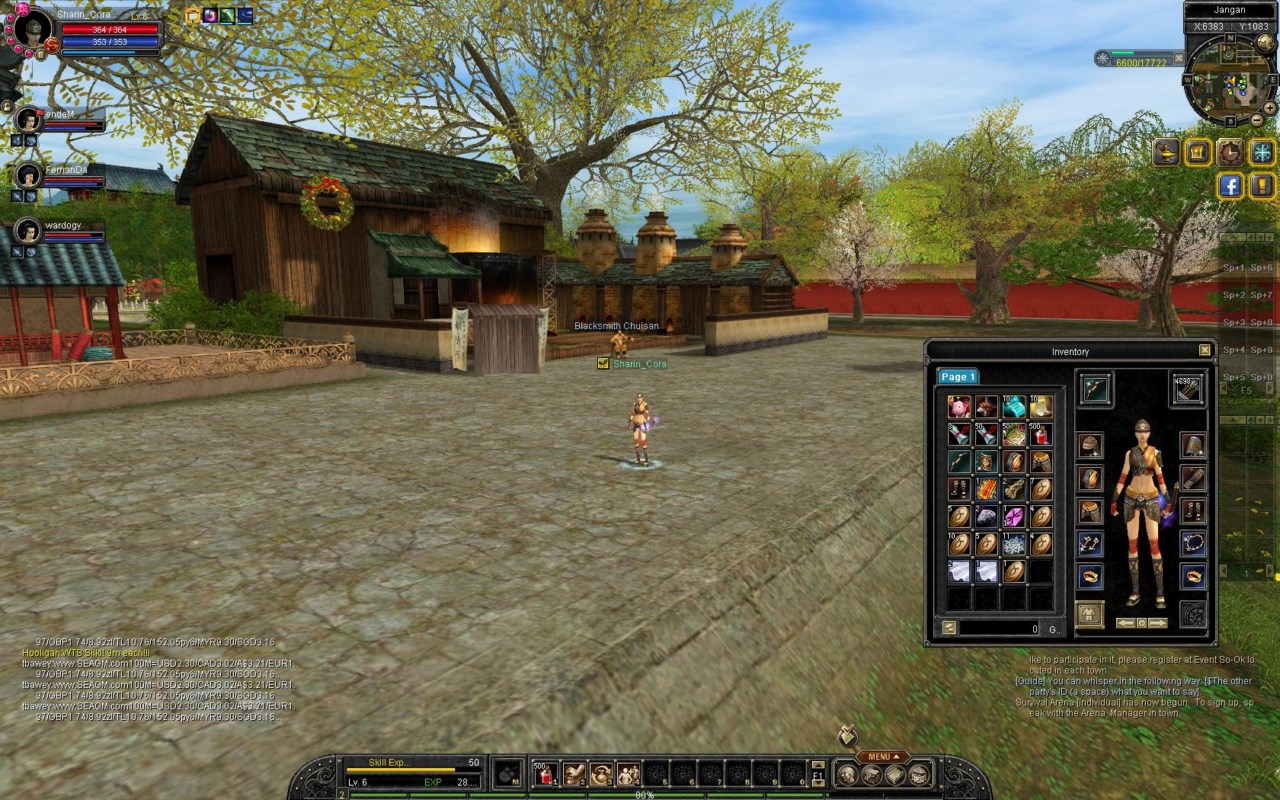Zoom out on the minimap

pos(1257,120)
